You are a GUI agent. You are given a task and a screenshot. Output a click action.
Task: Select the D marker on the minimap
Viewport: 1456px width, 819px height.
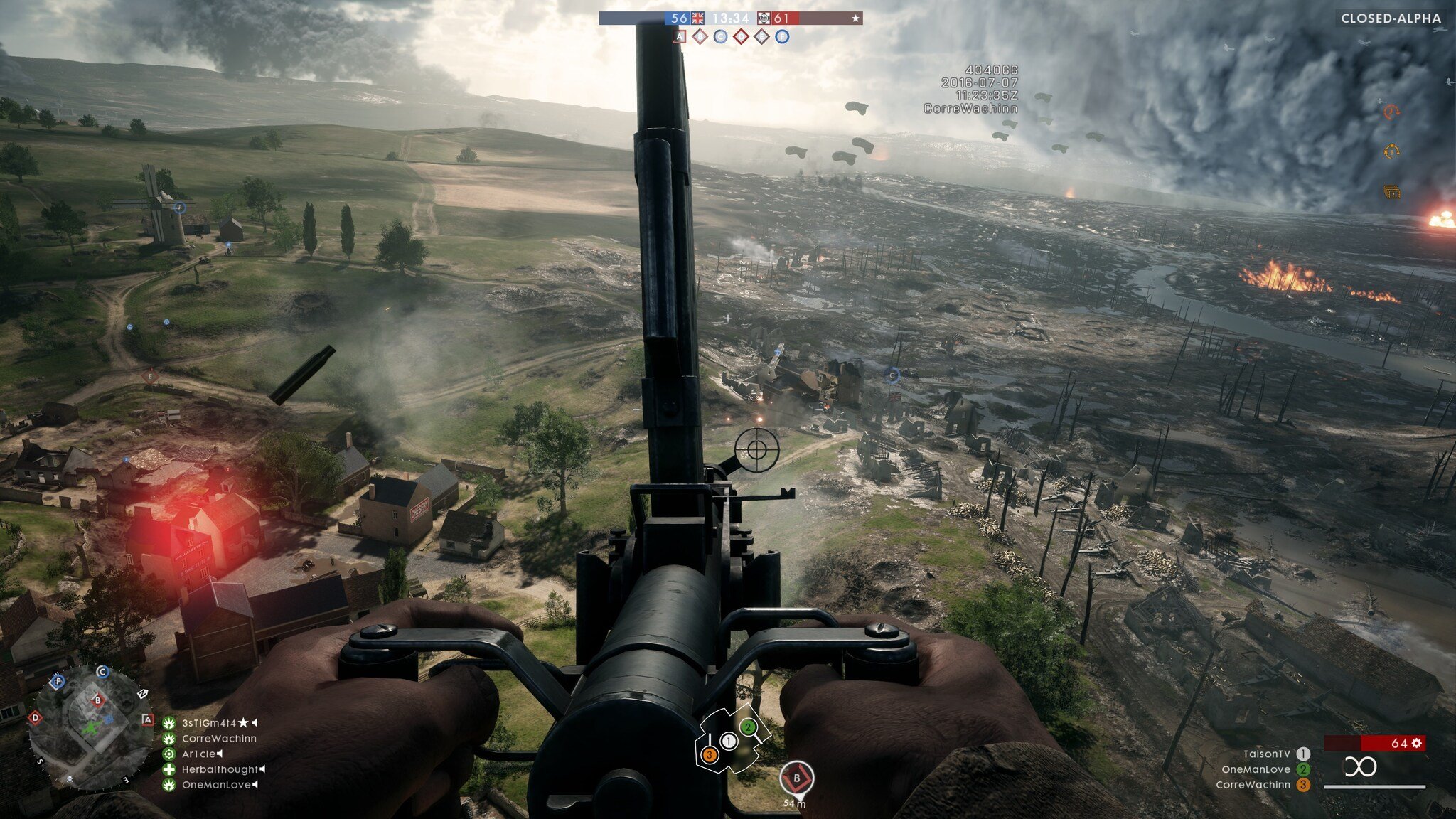35,718
